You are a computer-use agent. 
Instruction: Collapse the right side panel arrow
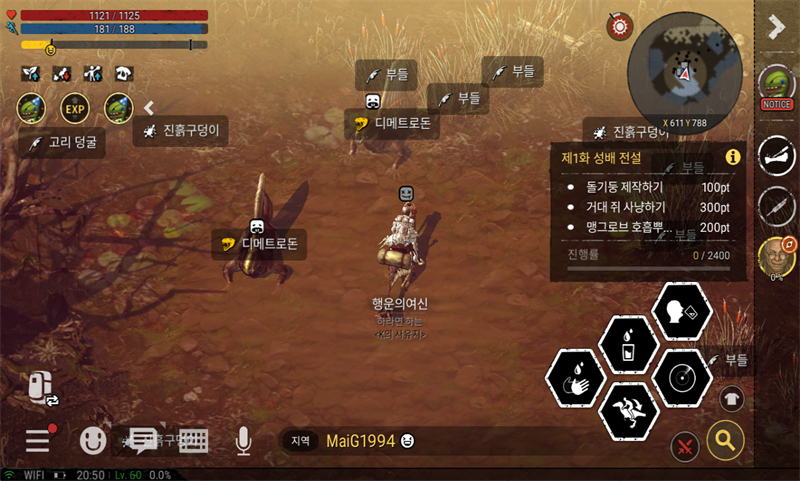(x=776, y=28)
